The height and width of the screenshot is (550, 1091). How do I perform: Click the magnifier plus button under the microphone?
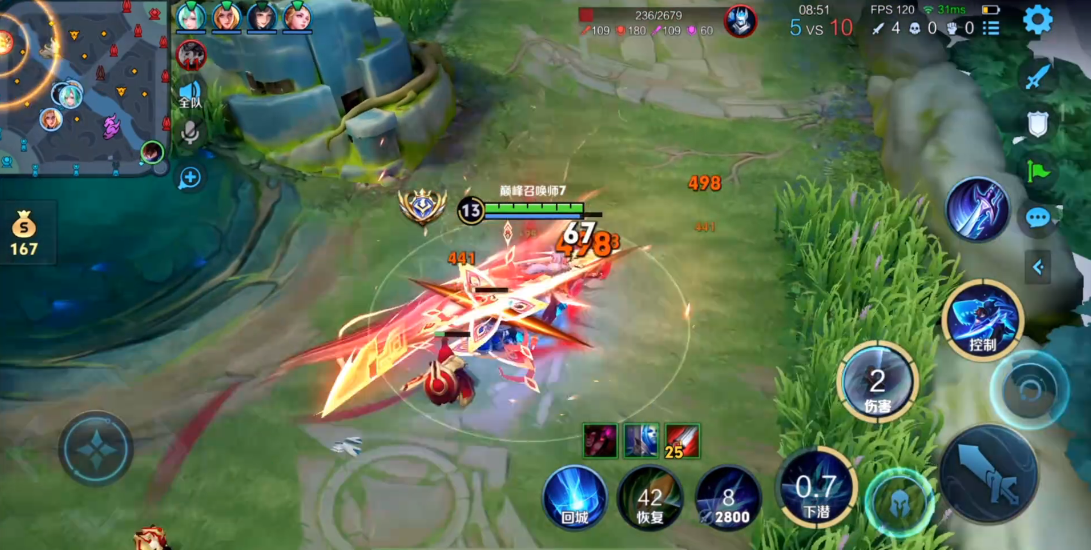(189, 178)
